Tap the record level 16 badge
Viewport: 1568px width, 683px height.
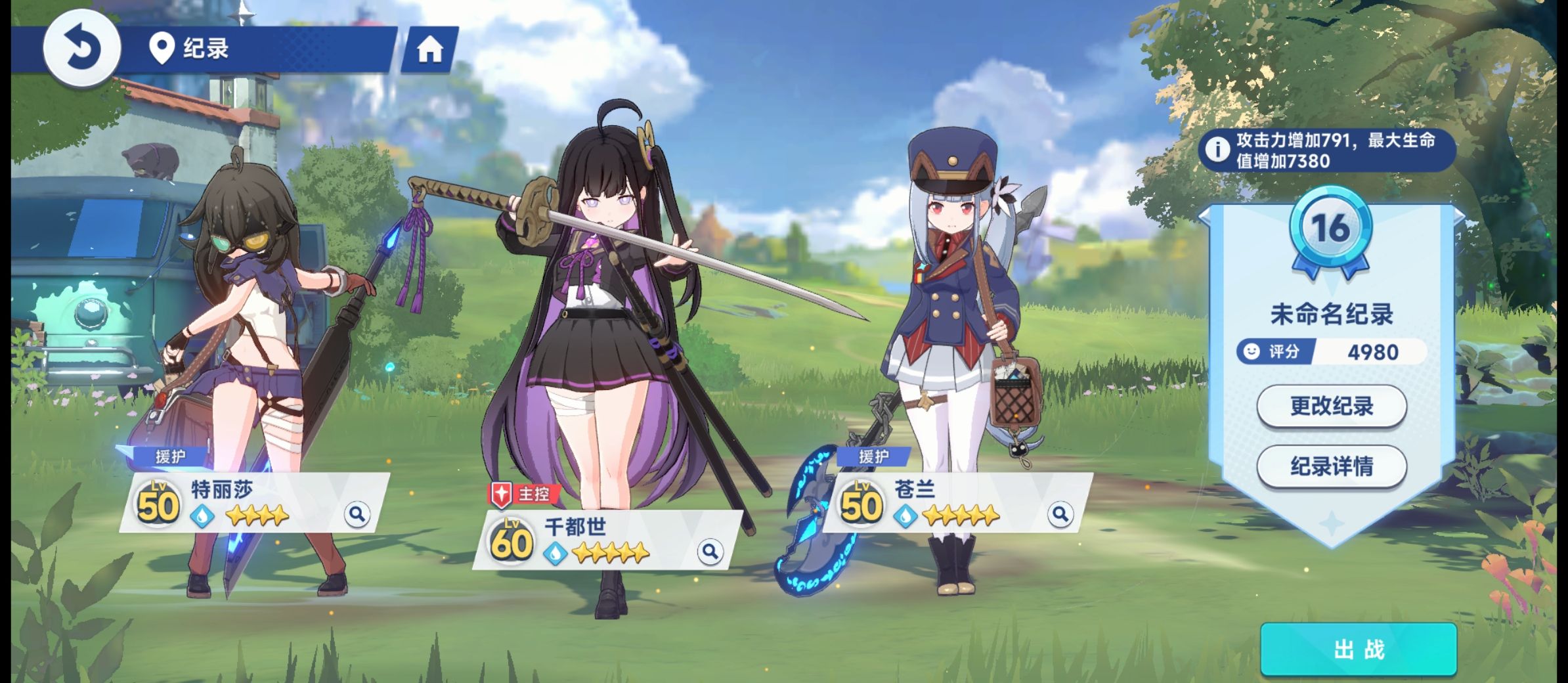[1330, 229]
